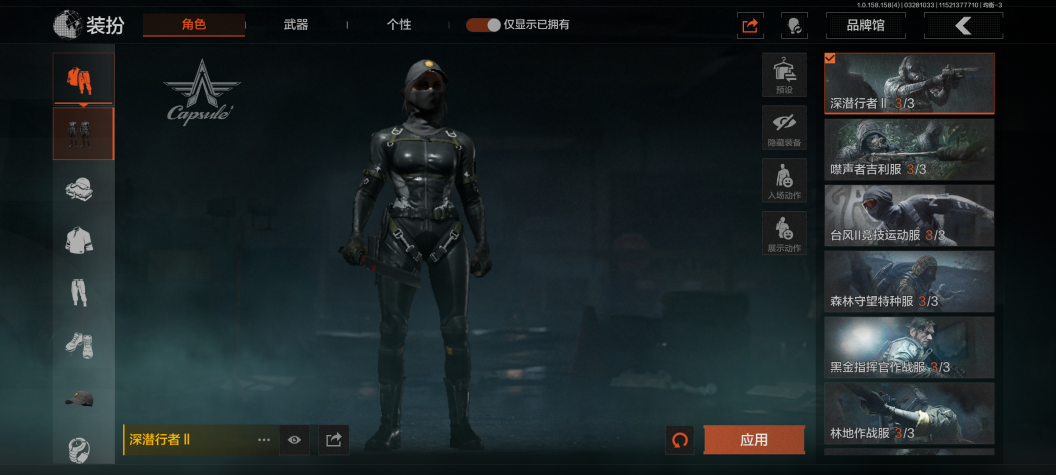
Task: Click the orange 应用 apply button
Action: pos(754,440)
